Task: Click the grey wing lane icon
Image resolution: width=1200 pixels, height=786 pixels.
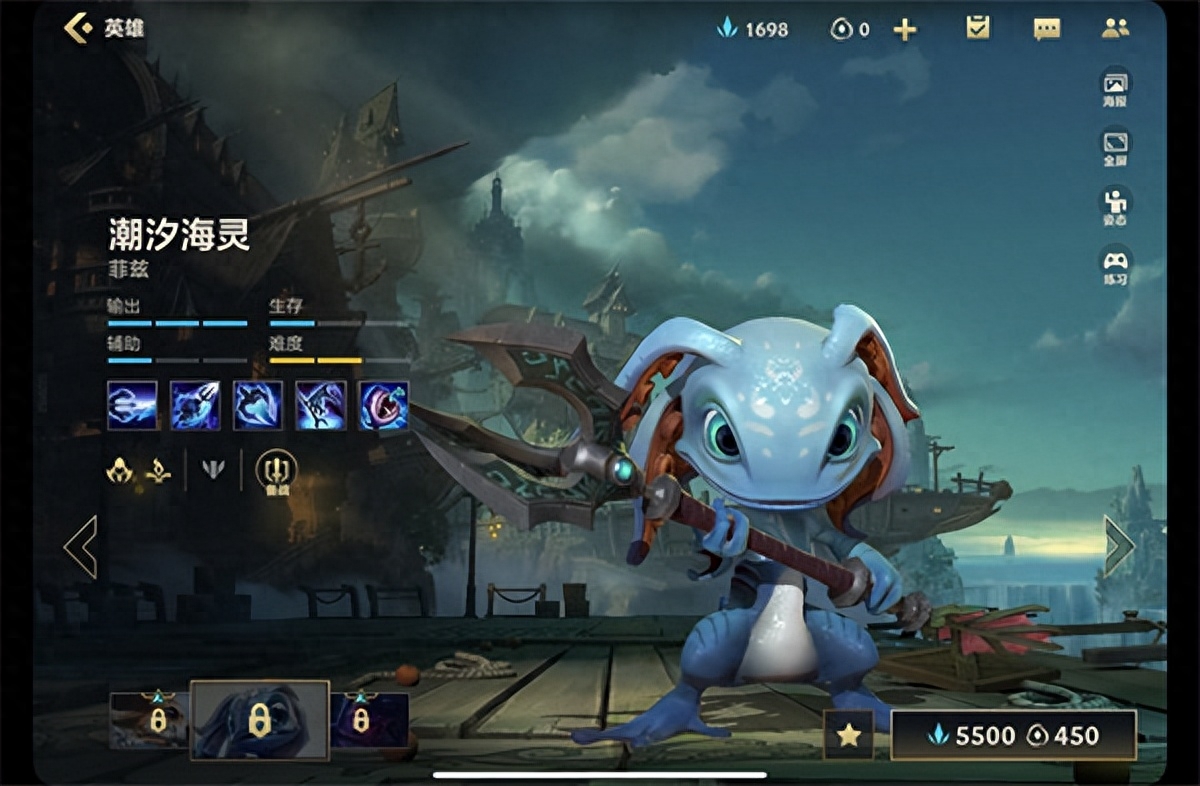Action: pyautogui.click(x=213, y=469)
